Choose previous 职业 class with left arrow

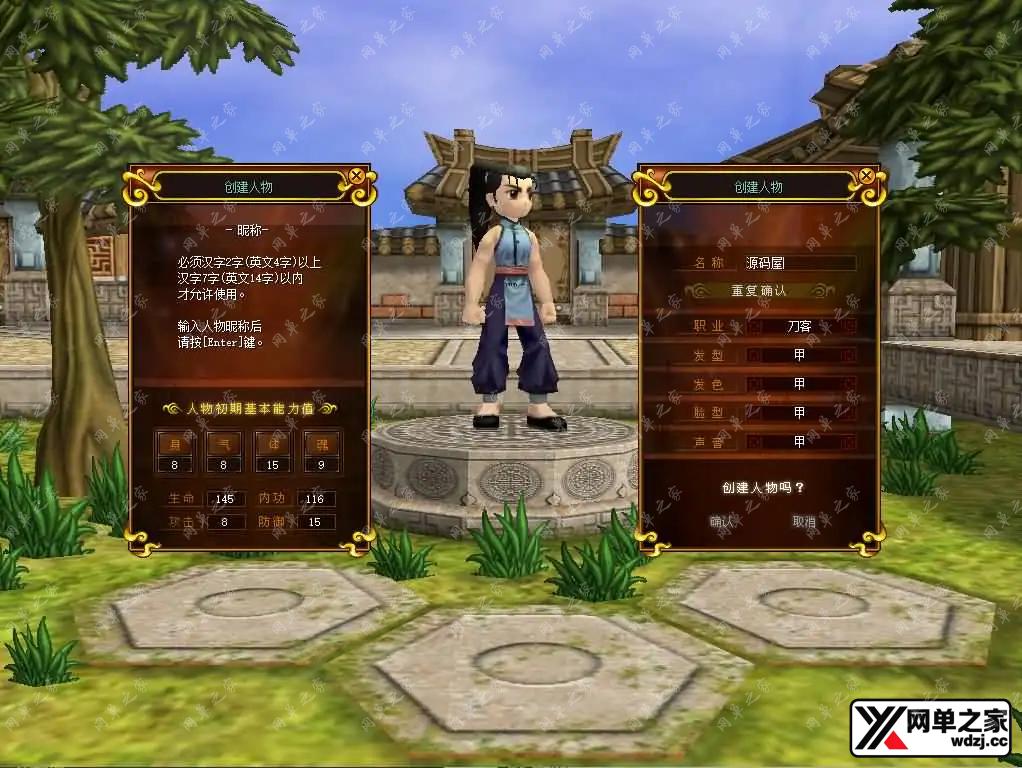[754, 326]
